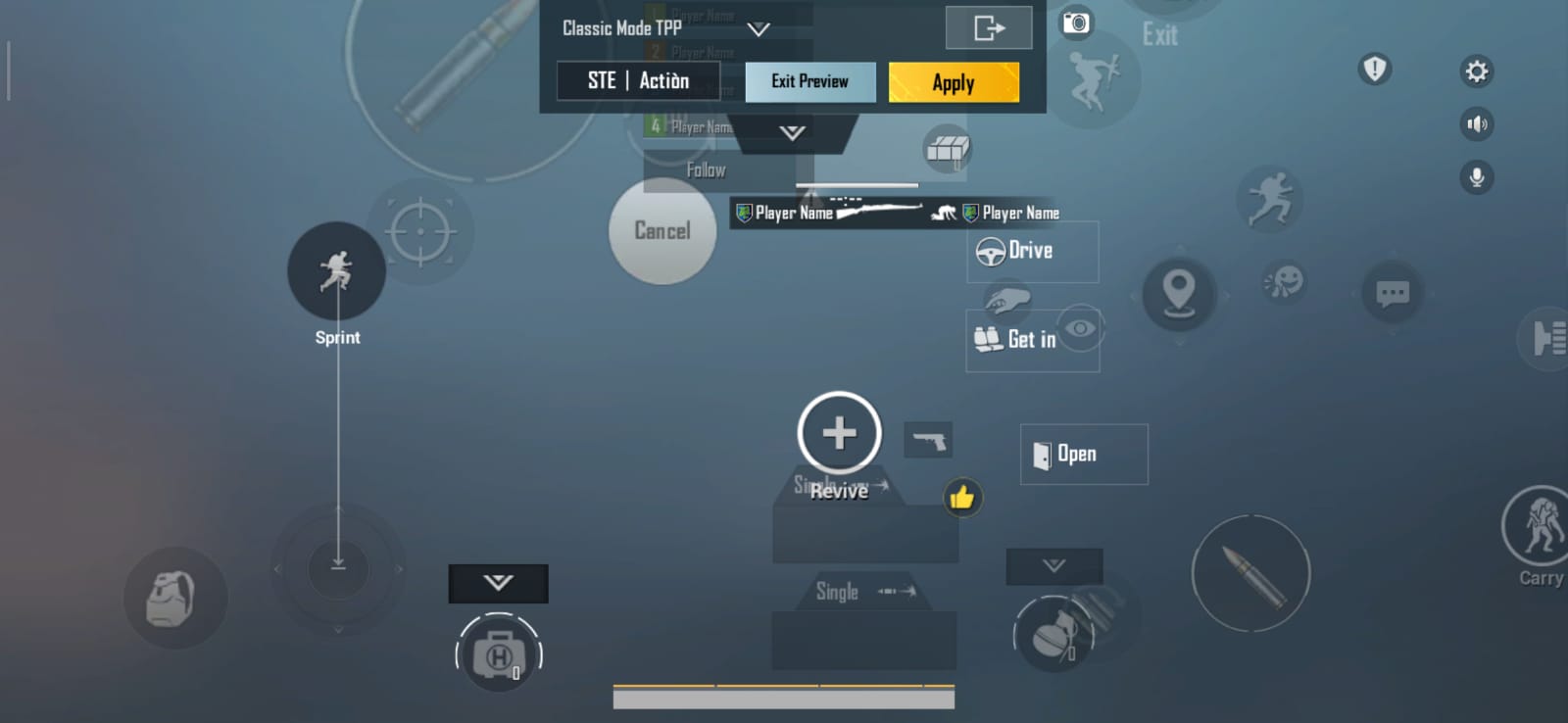1568x723 pixels.
Task: Open the chat message icon
Action: tap(1392, 294)
